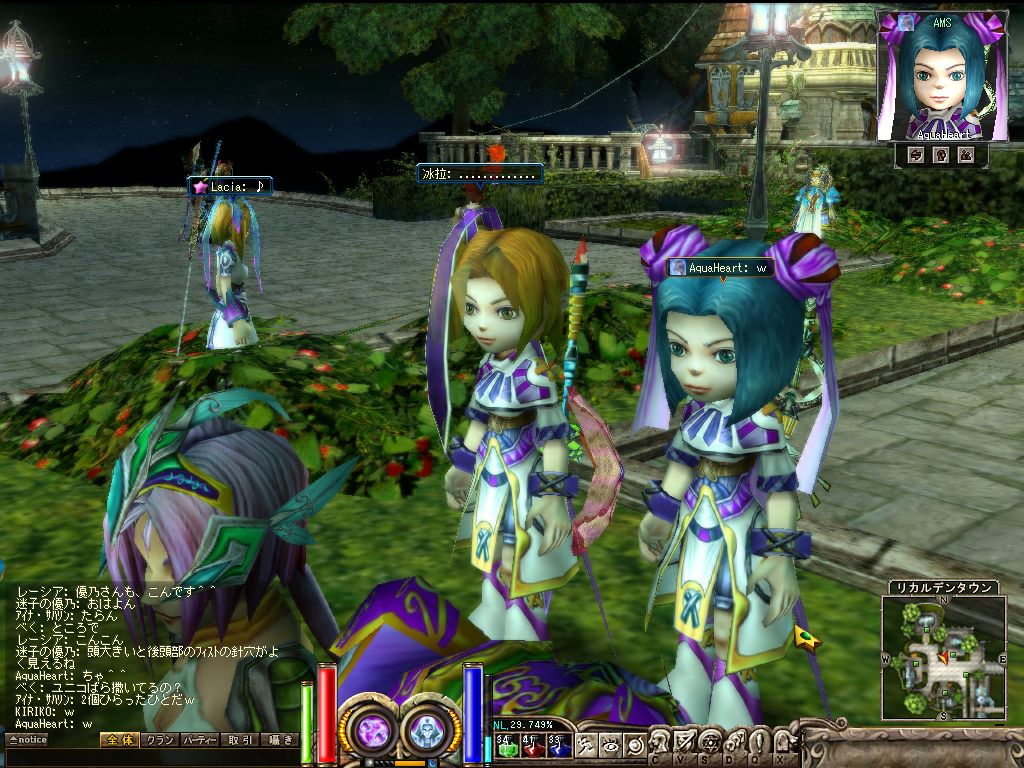Screen dimensions: 1024x768
Task: Open the character menu helmet icon (C)
Action: pyautogui.click(x=657, y=742)
